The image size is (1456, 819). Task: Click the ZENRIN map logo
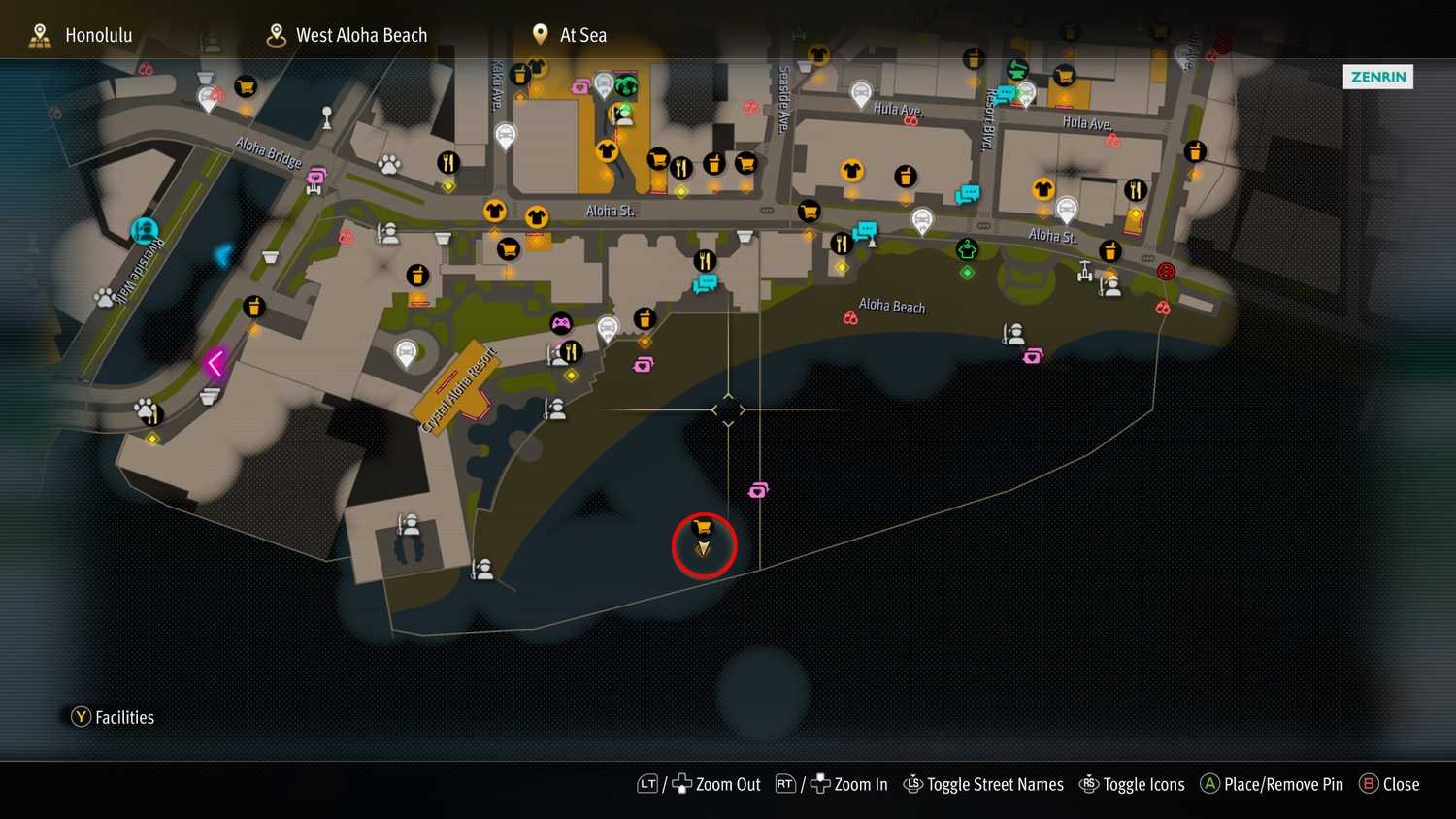tap(1377, 77)
